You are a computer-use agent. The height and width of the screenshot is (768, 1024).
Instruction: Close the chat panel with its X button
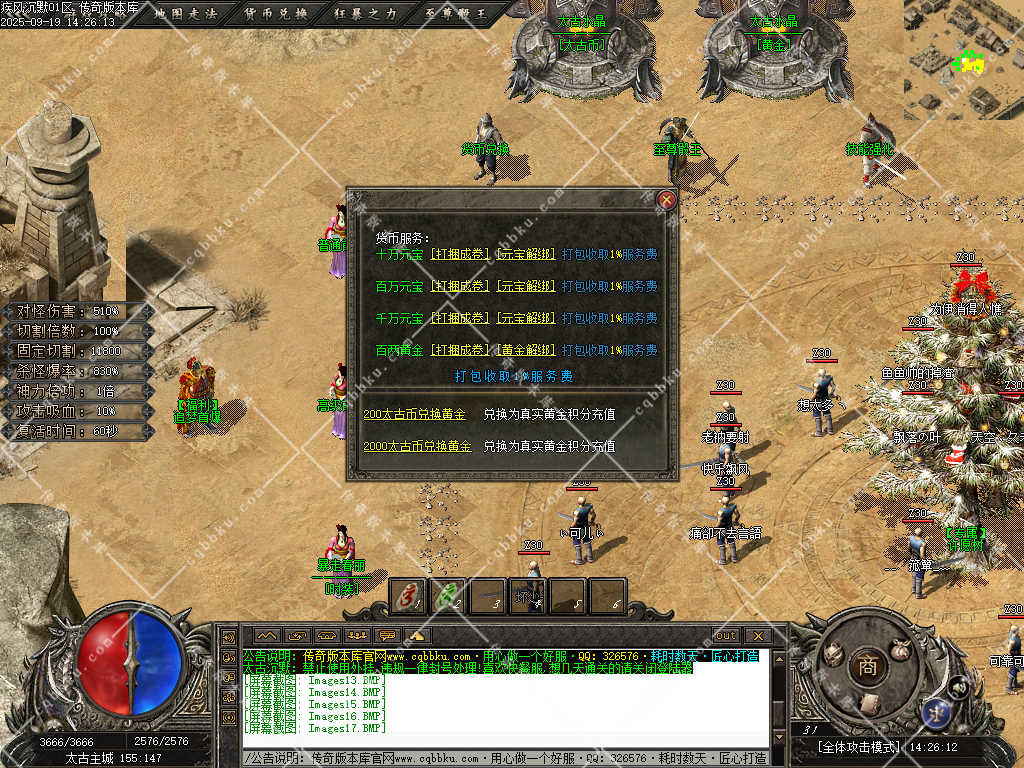pyautogui.click(x=758, y=635)
